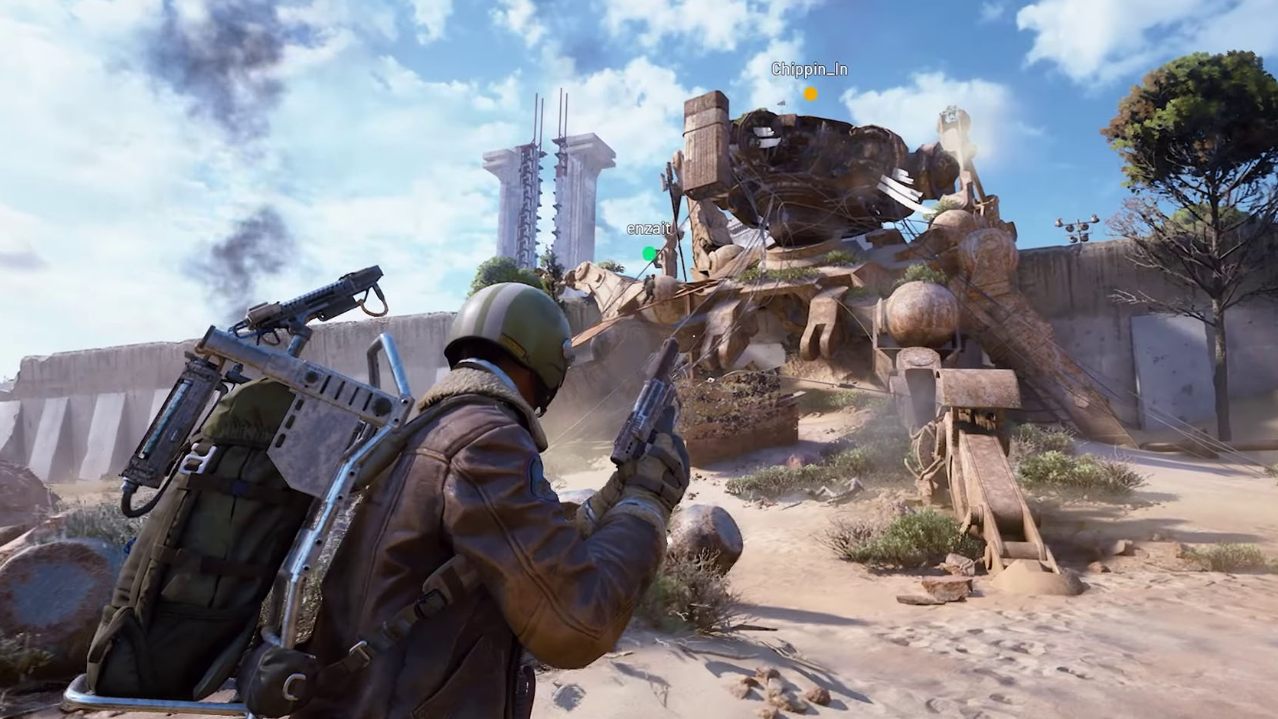Select the orange Chippin_In teammate marker

(810, 94)
